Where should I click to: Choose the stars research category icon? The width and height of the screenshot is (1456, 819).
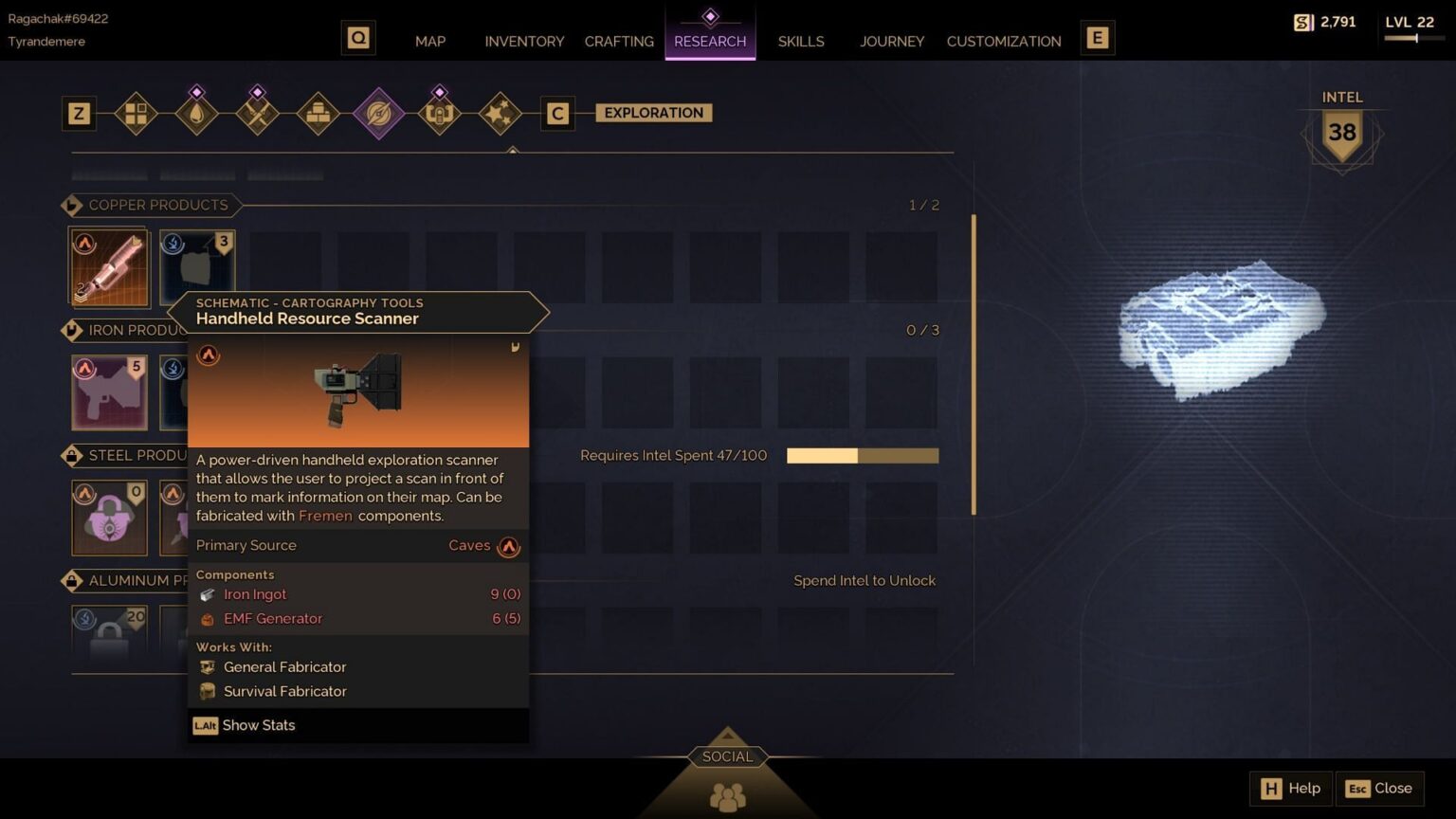[500, 114]
